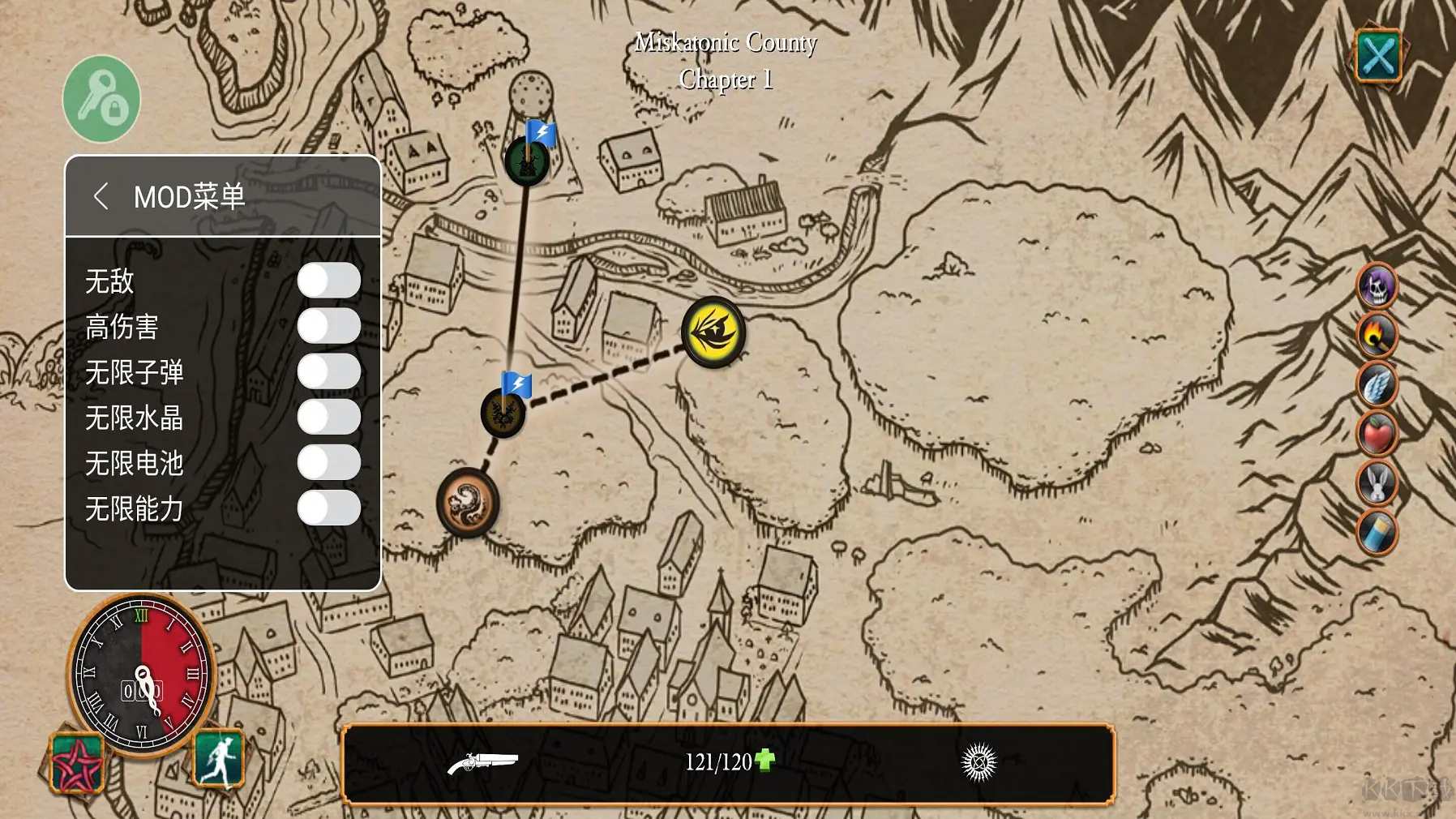Switch on 无限水晶 unlimited crystals
The width and height of the screenshot is (1456, 819).
[328, 417]
